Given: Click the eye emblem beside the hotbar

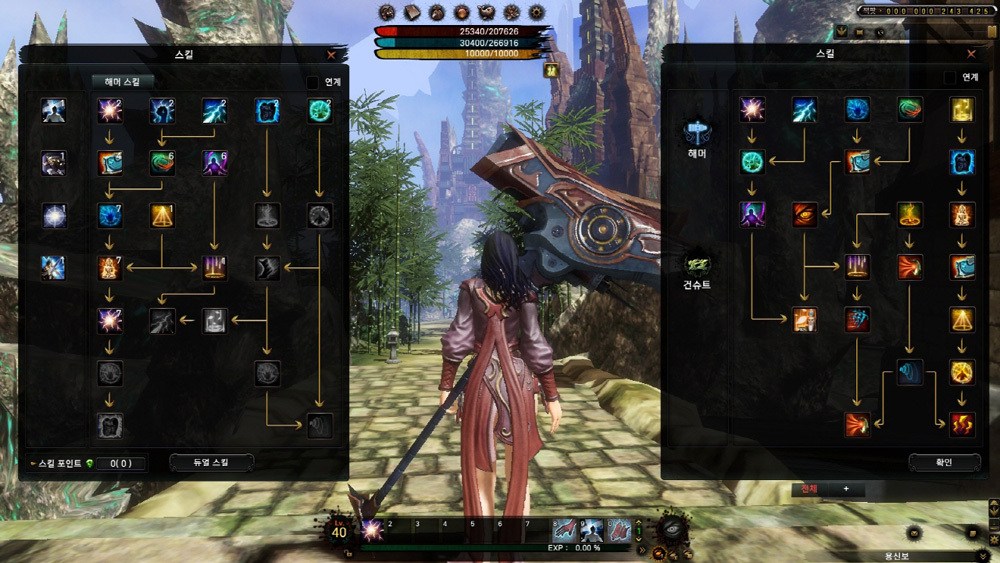Looking at the screenshot, I should (x=673, y=529).
